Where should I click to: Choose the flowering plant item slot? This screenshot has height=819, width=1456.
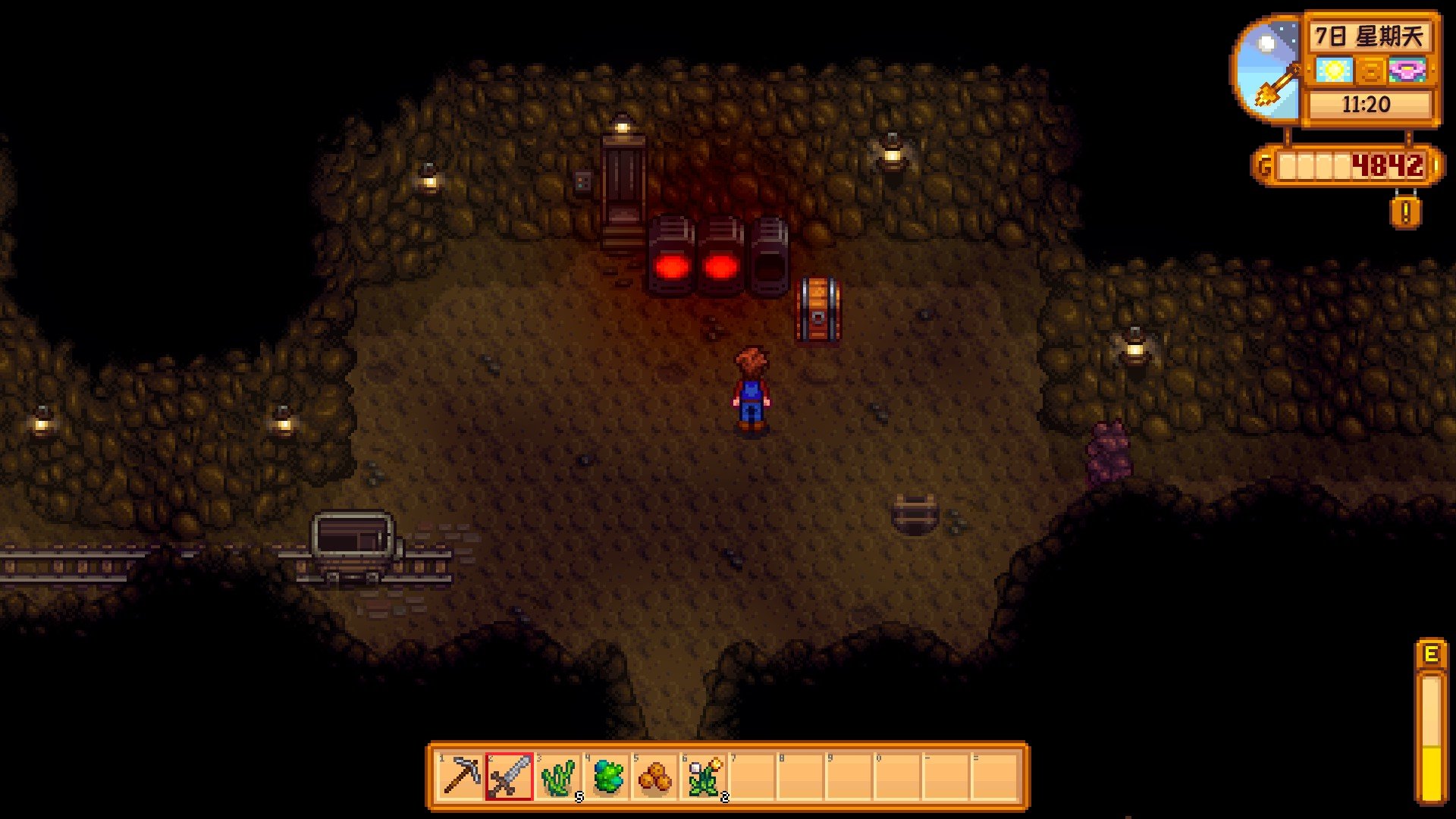(x=704, y=777)
